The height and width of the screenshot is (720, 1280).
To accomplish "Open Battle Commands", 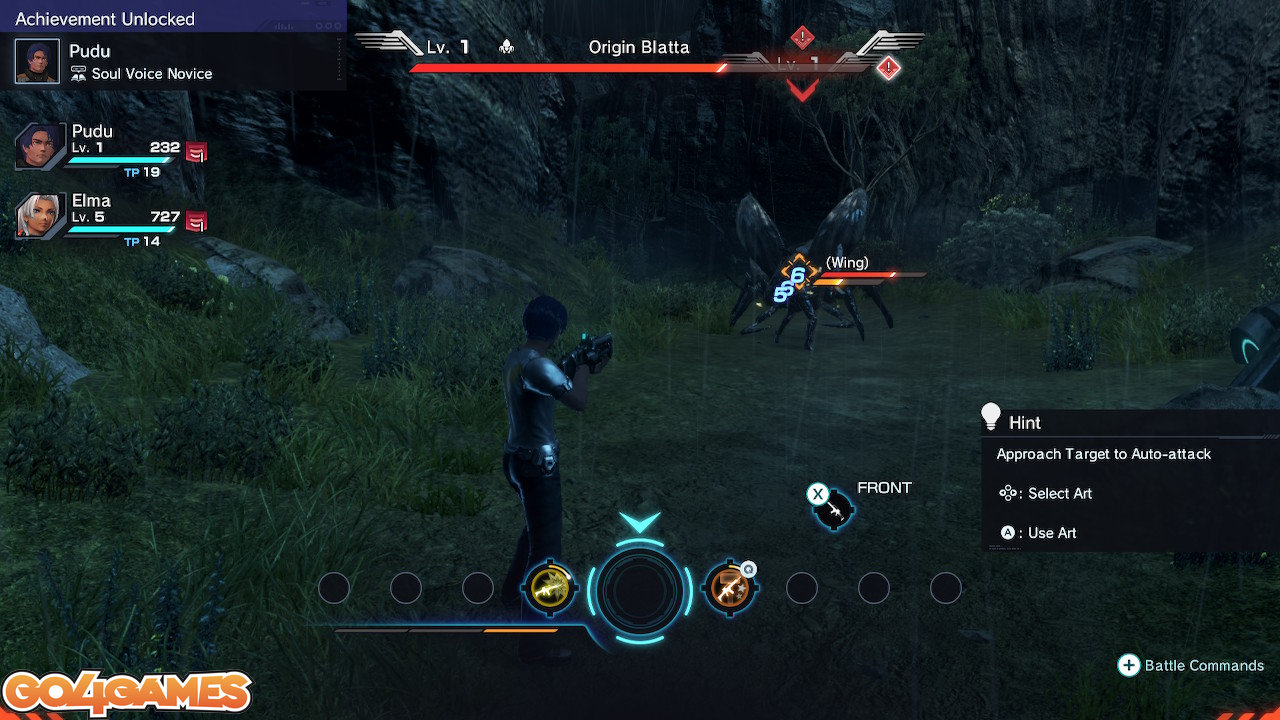I will pyautogui.click(x=1191, y=666).
